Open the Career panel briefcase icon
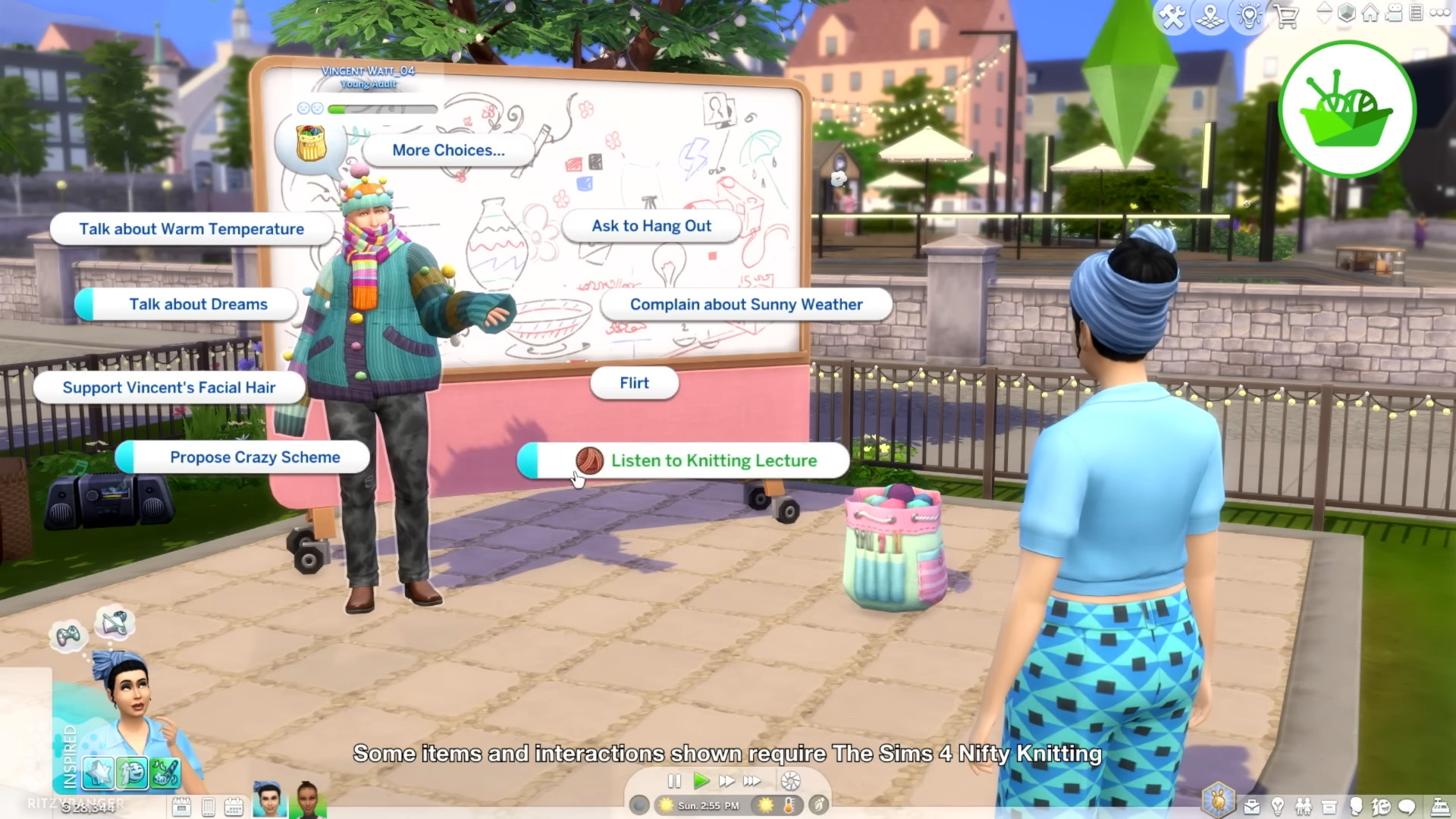Viewport: 1456px width, 819px height. 1252,807
